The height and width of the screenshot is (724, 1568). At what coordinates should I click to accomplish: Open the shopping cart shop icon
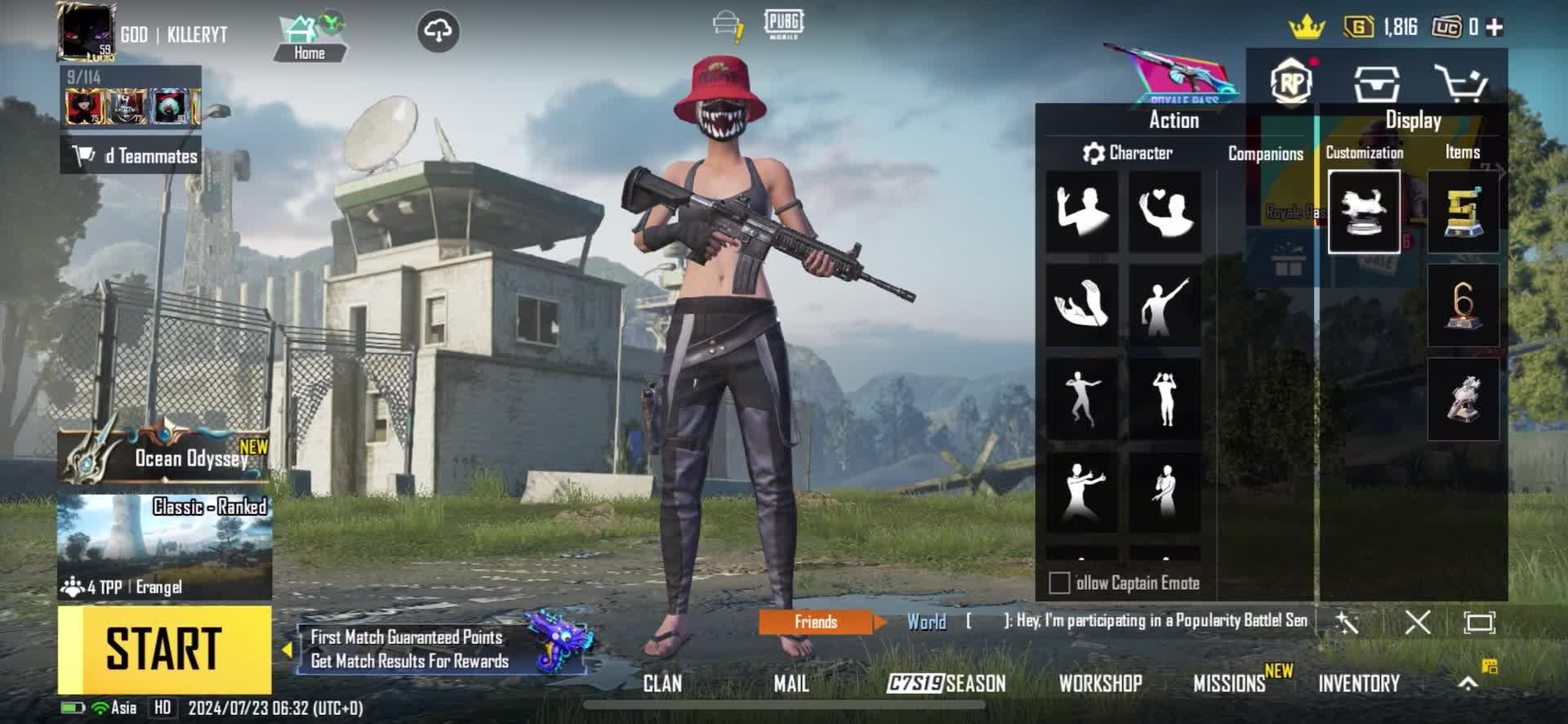coord(1461,83)
